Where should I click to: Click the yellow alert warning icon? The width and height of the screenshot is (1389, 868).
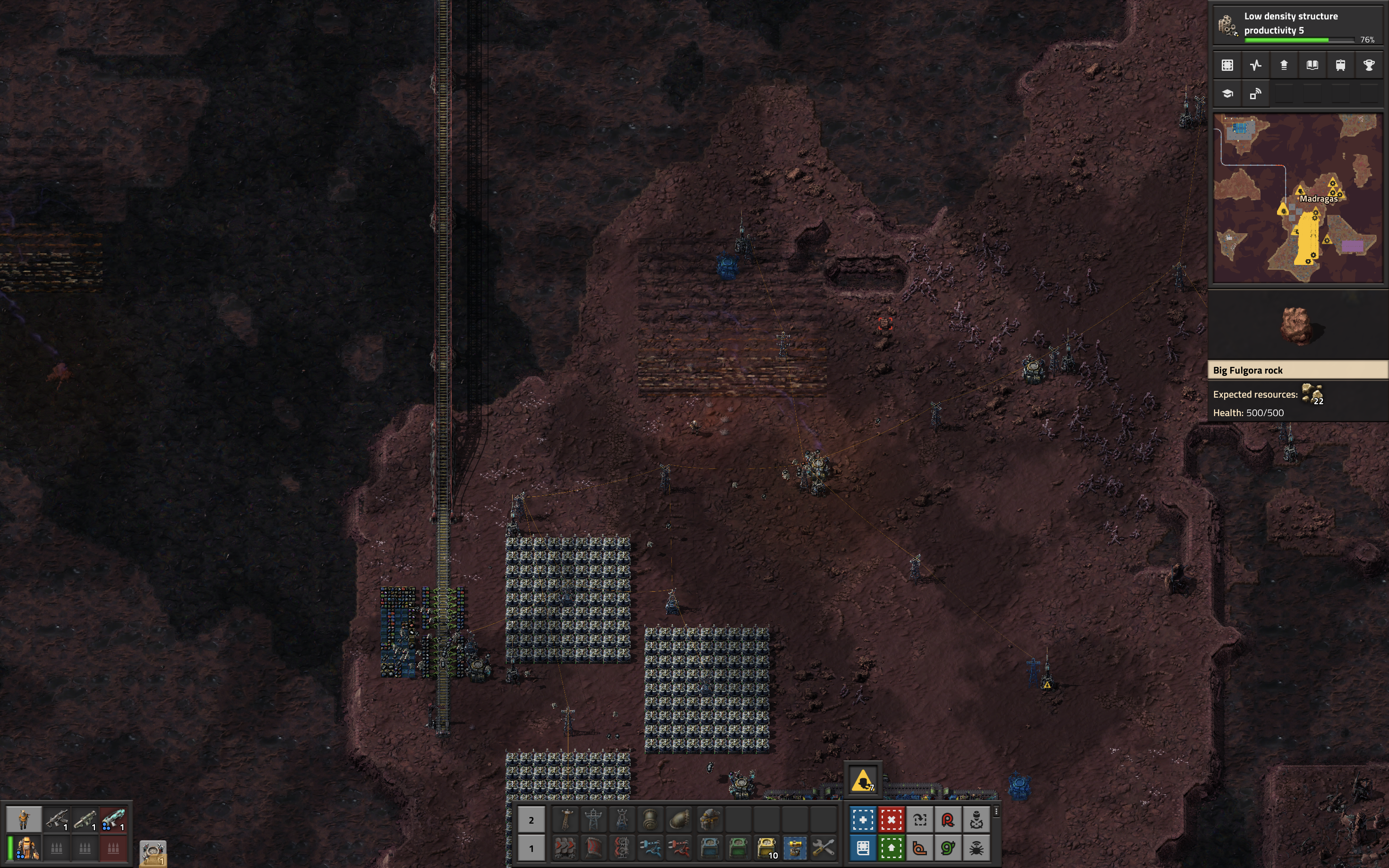tap(862, 781)
